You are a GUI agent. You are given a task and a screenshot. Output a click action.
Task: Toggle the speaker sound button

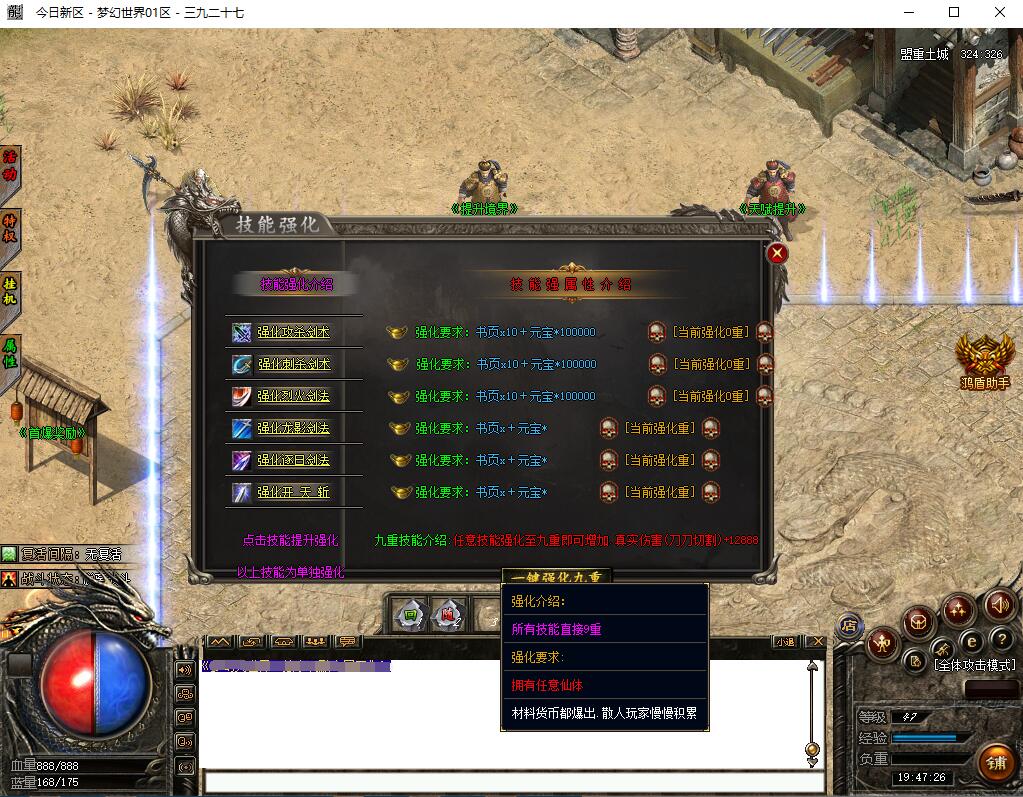click(999, 604)
